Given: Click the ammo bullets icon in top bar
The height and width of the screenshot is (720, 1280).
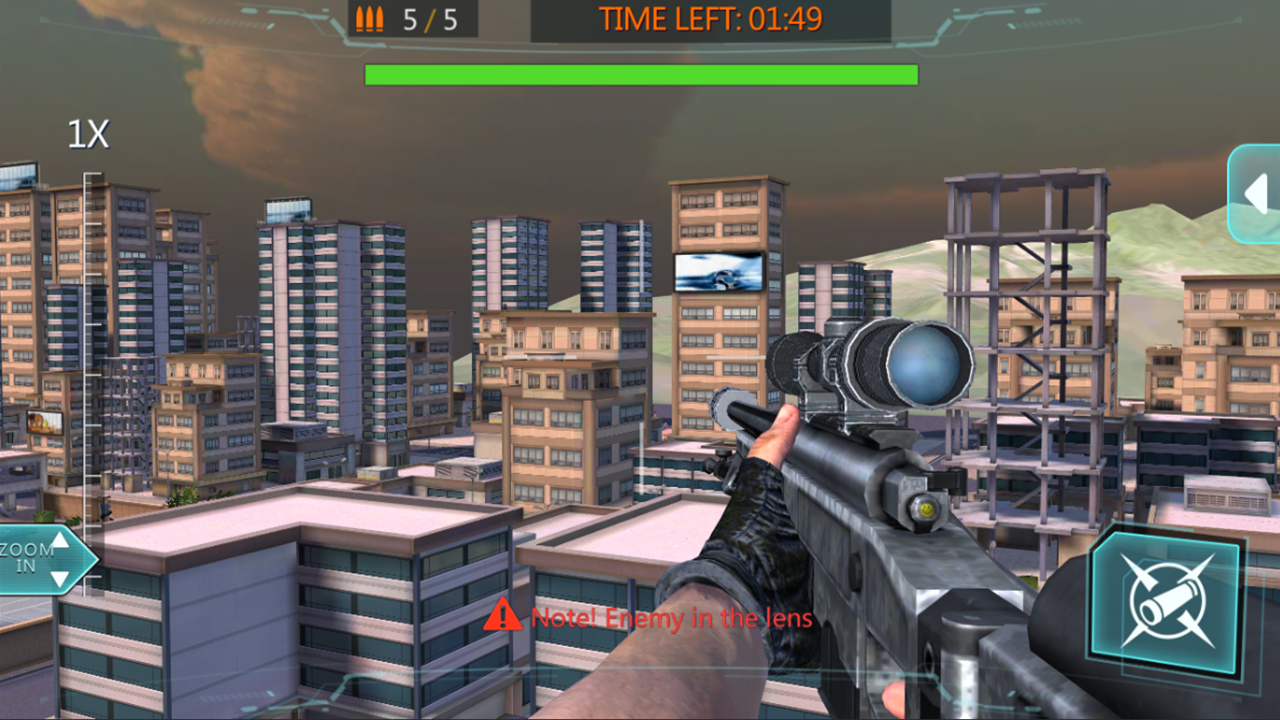Looking at the screenshot, I should point(370,18).
